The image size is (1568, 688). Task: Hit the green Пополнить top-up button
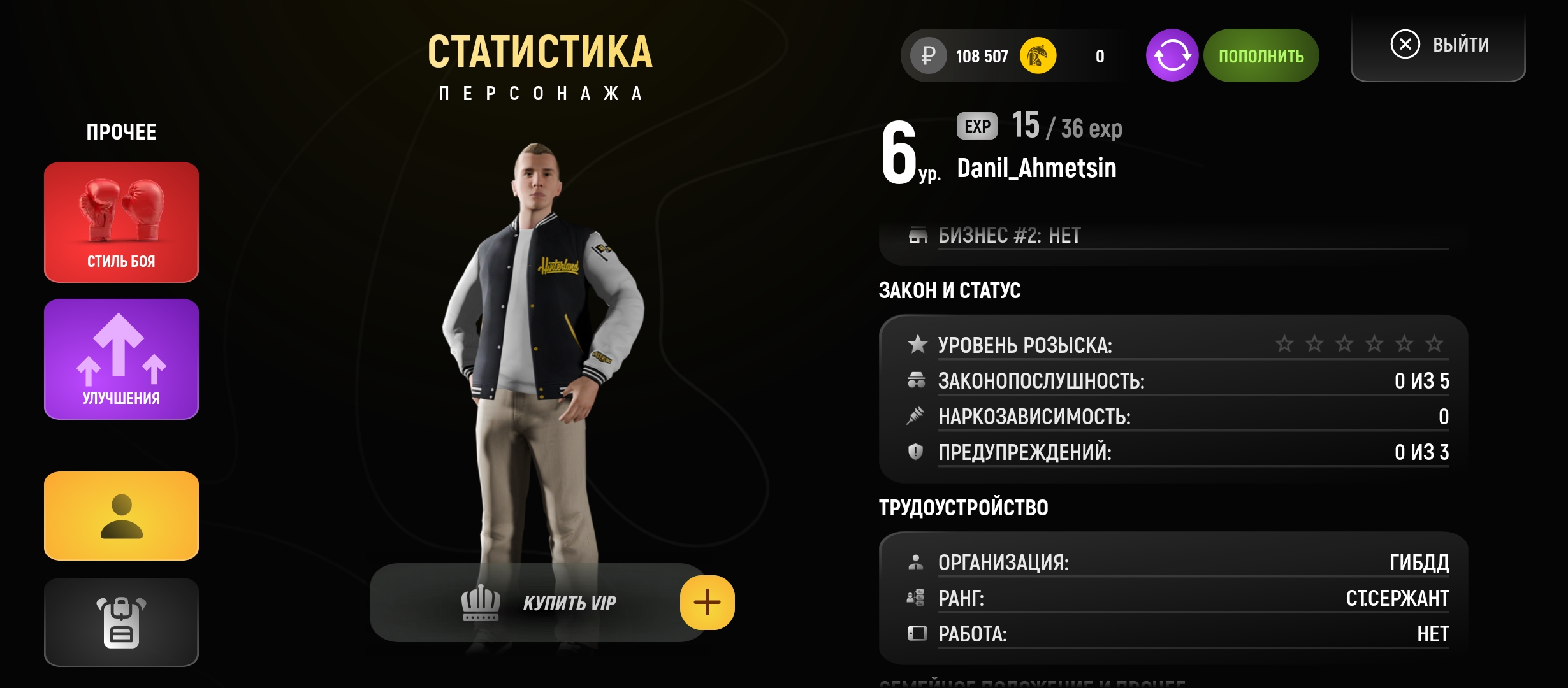(1261, 55)
